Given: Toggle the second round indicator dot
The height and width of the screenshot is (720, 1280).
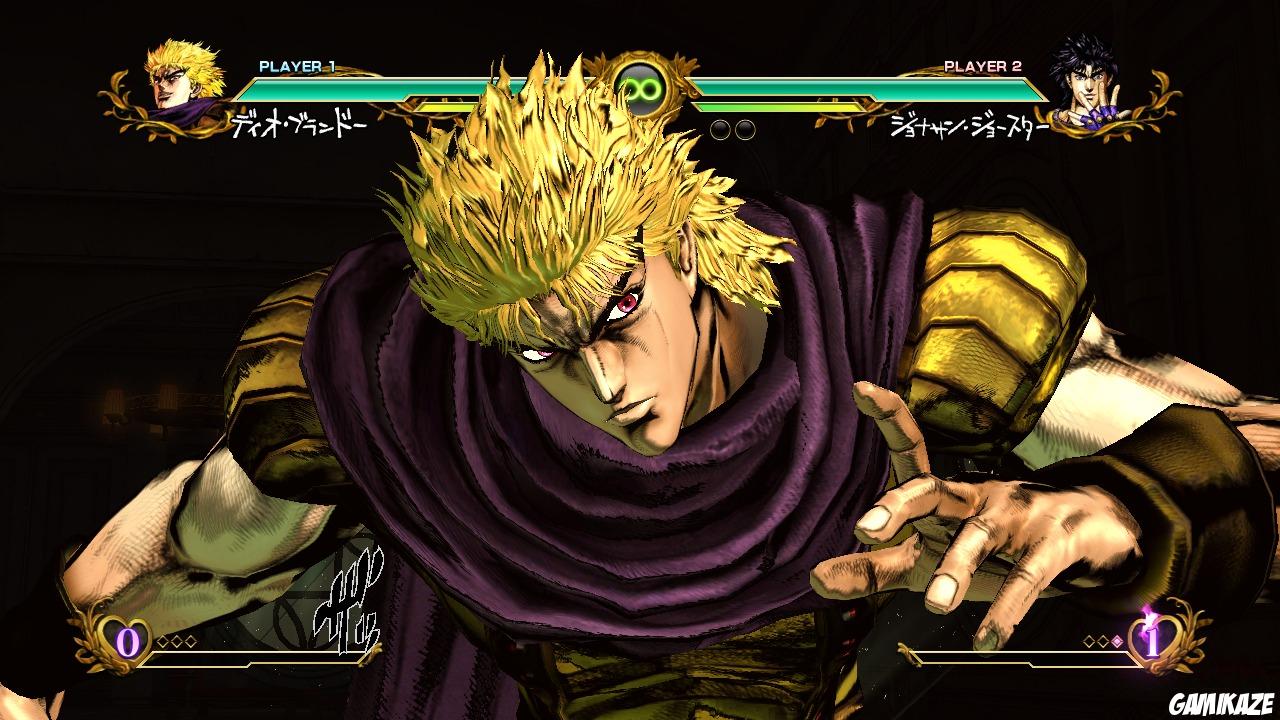Looking at the screenshot, I should (745, 130).
